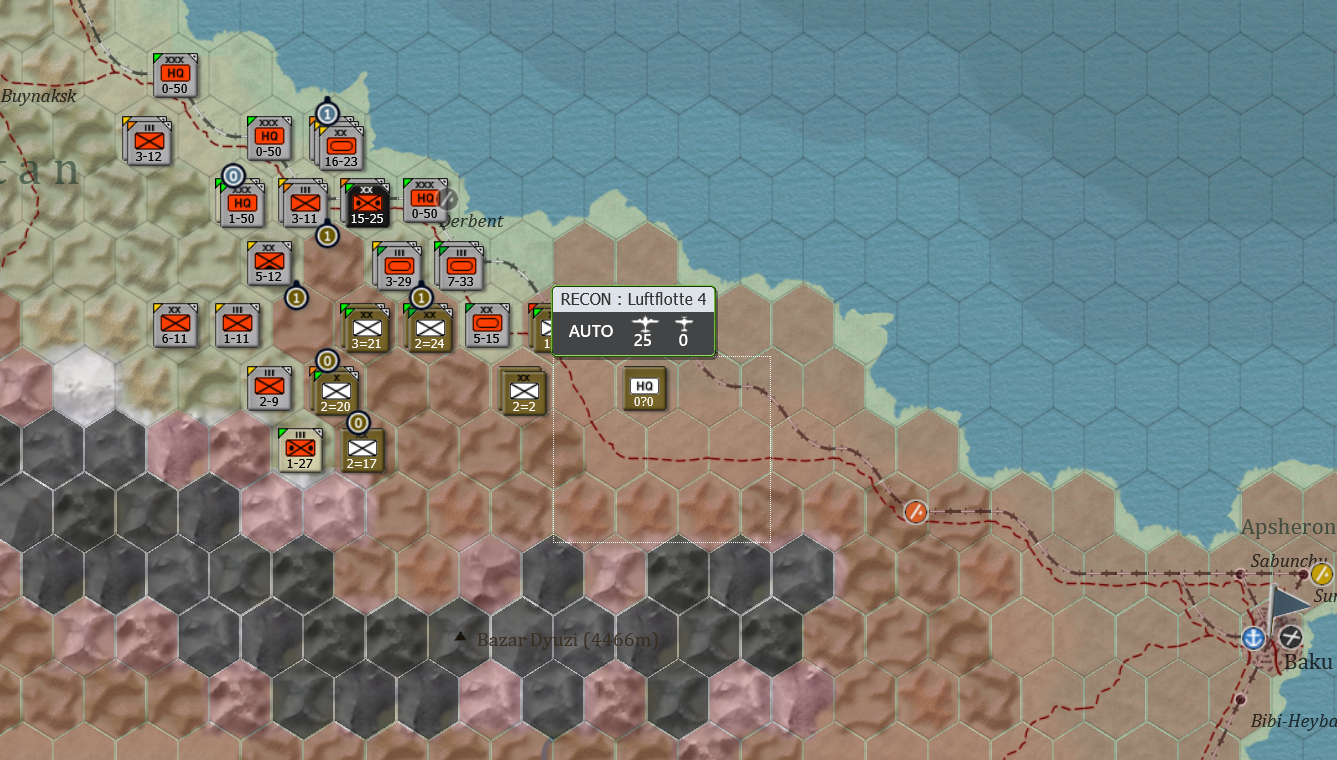This screenshot has height=760, width=1337.
Task: Click the brown HQ counter marked 0?0
Action: point(644,388)
